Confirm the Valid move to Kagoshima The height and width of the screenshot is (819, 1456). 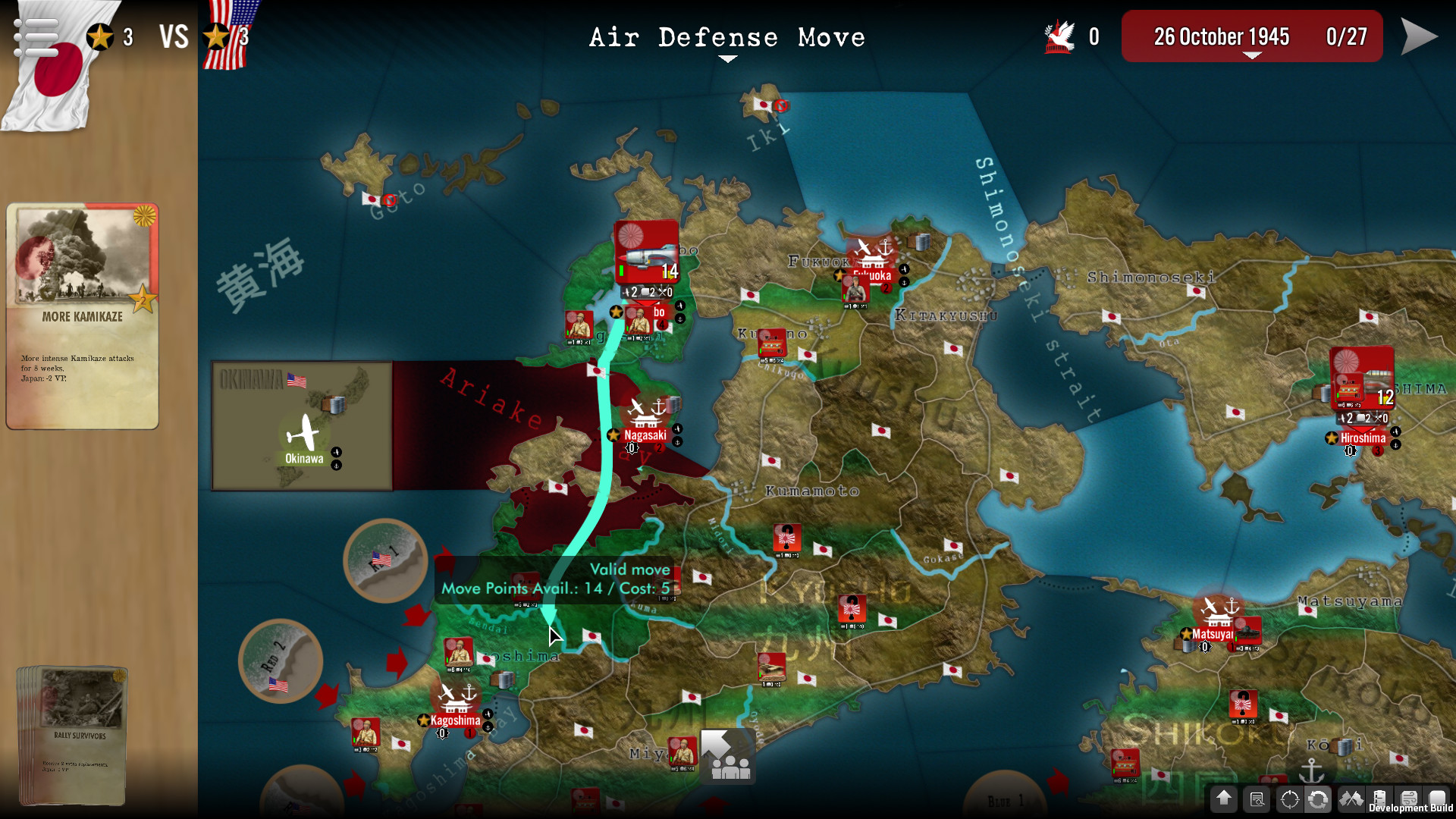[x=551, y=629]
